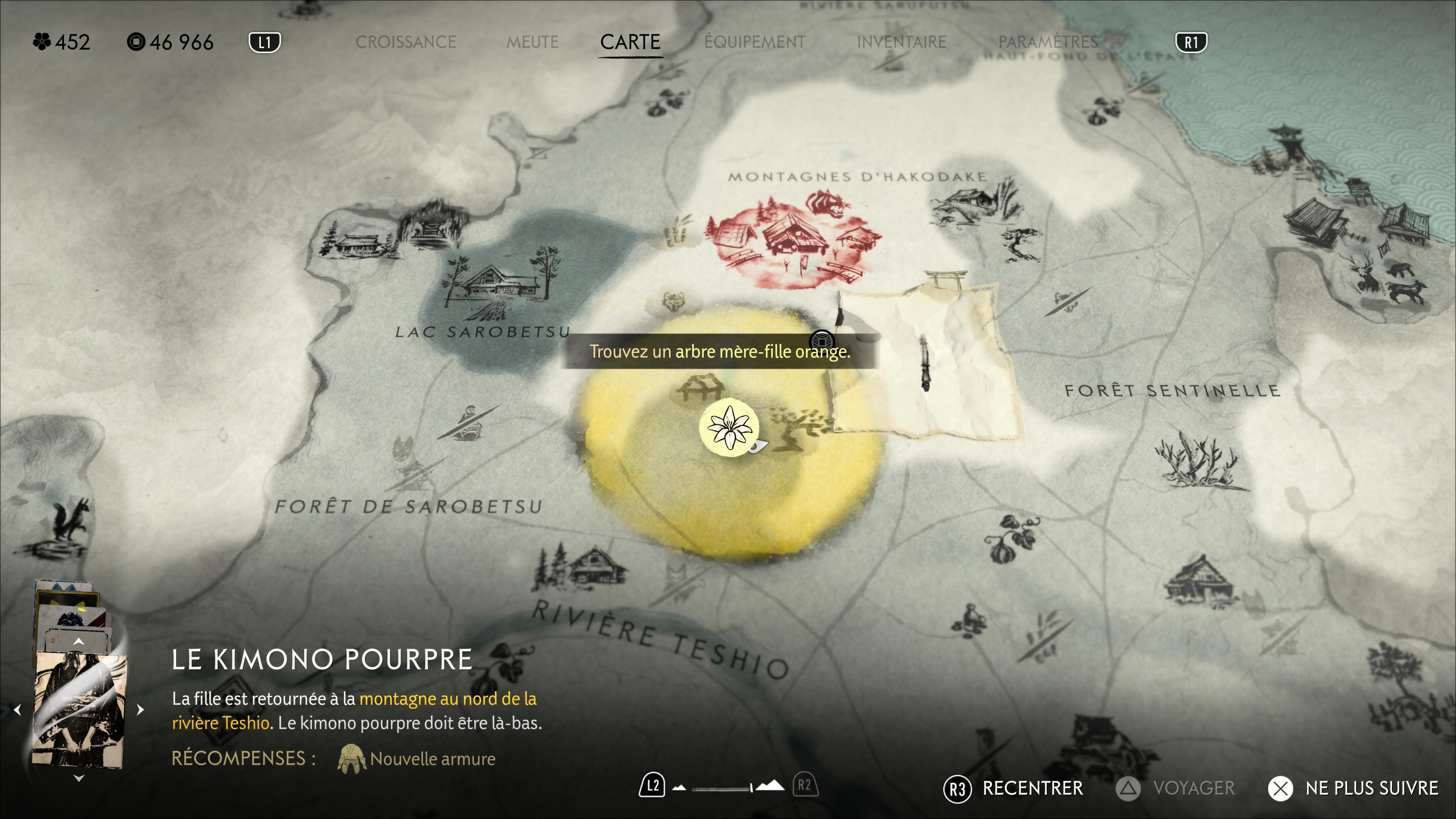
Task: Show the next quest card with right arrow
Action: 141,709
